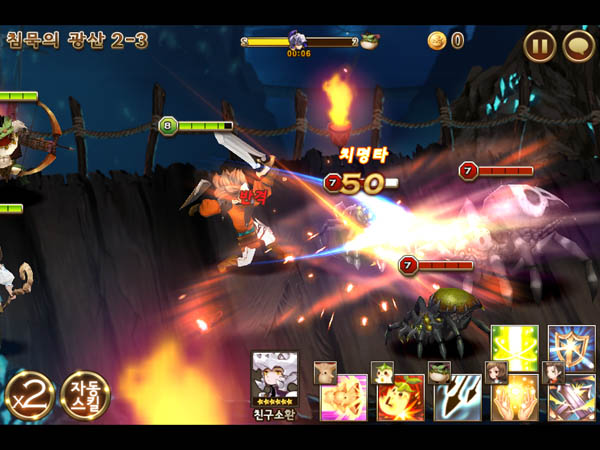The width and height of the screenshot is (600, 450).
Task: Cast the glowing healing hands skill
Action: click(515, 398)
